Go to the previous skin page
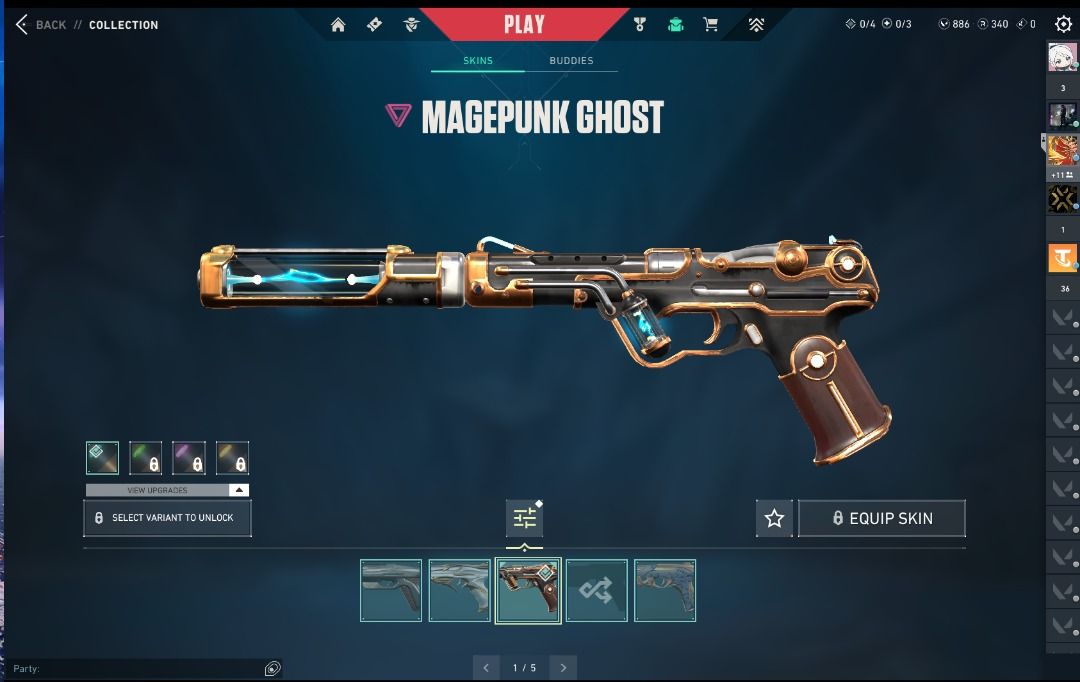Viewport: 1080px width, 682px height. click(486, 668)
